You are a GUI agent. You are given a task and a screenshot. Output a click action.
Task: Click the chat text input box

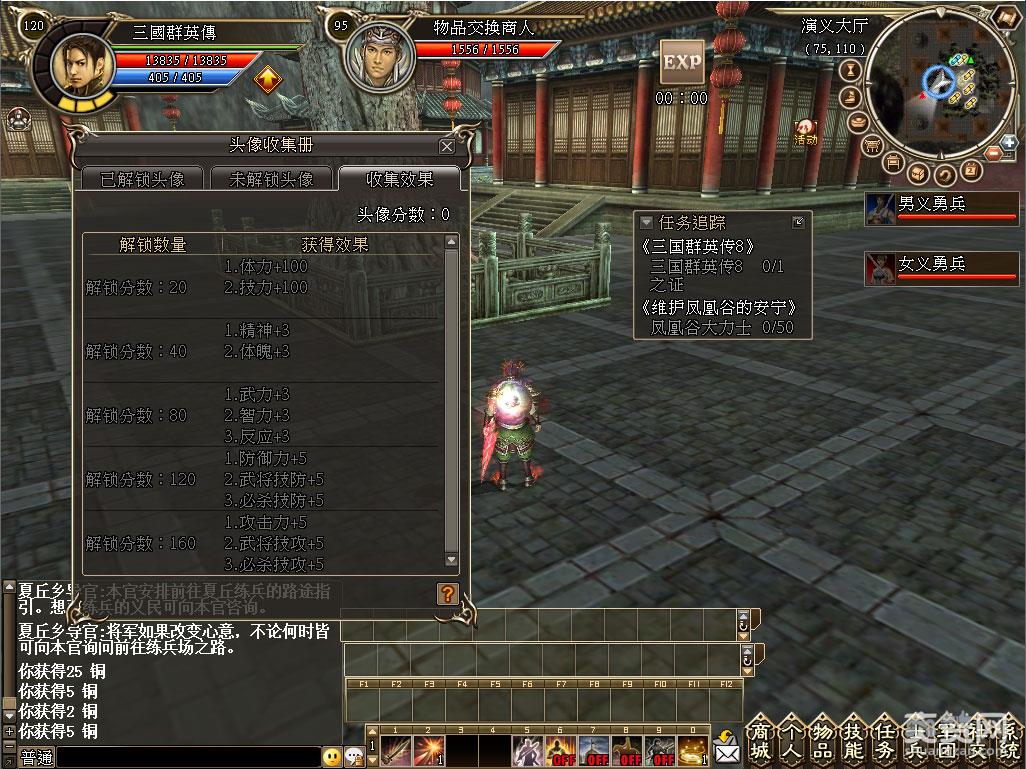(188, 758)
